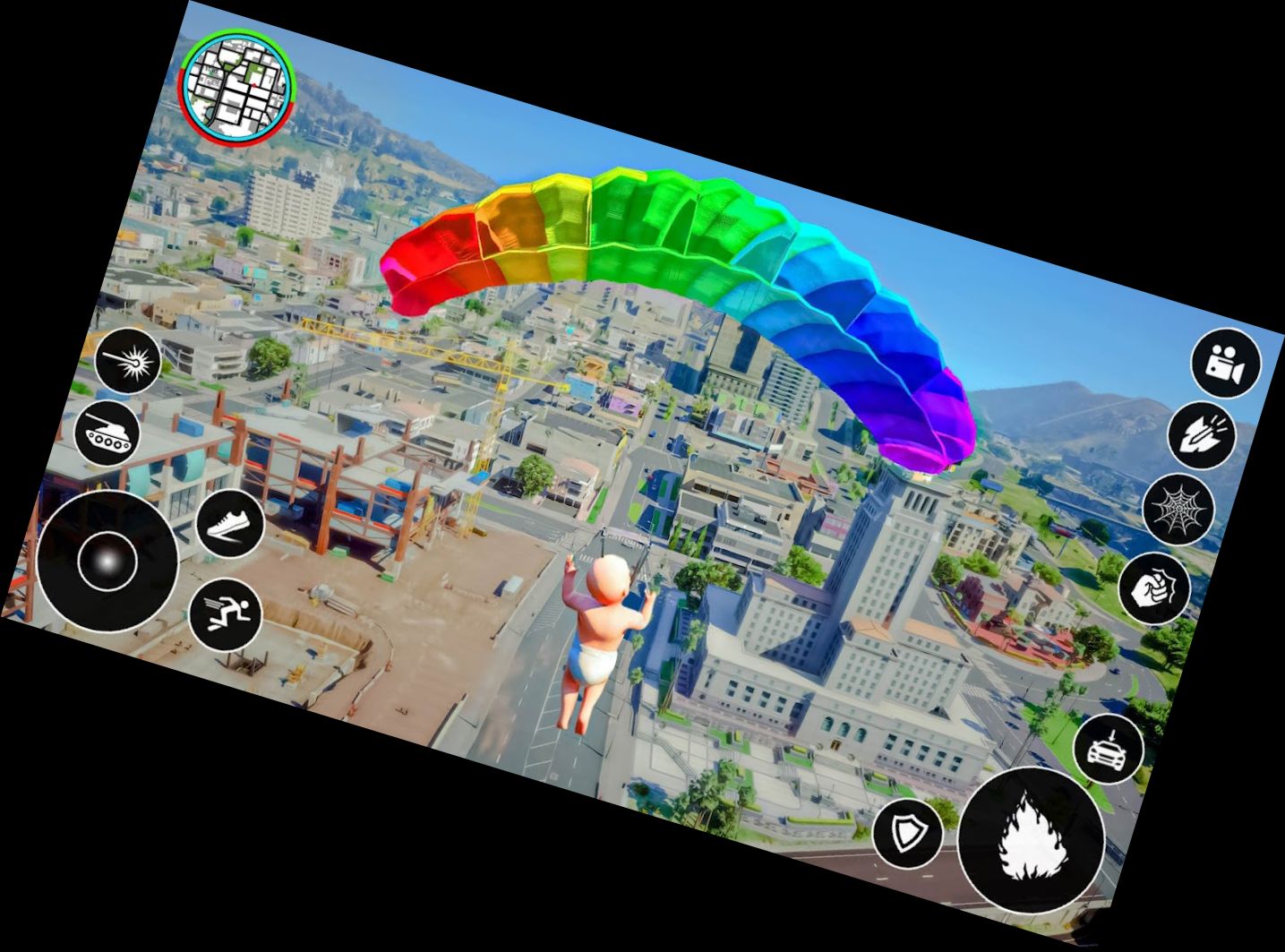Use the fist punch attack
This screenshot has width=1285, height=952.
[1154, 588]
